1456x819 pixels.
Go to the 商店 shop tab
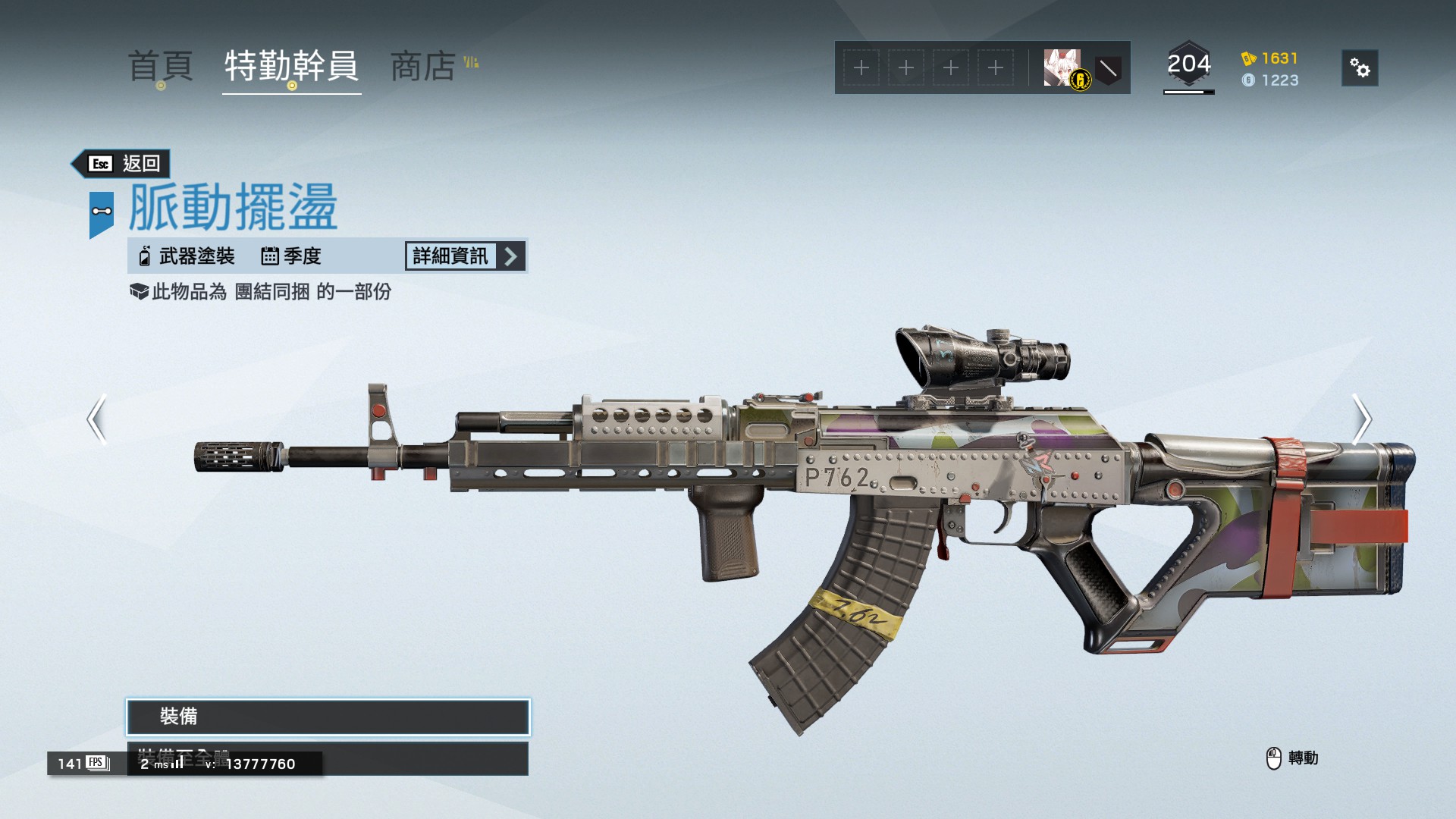(x=423, y=66)
